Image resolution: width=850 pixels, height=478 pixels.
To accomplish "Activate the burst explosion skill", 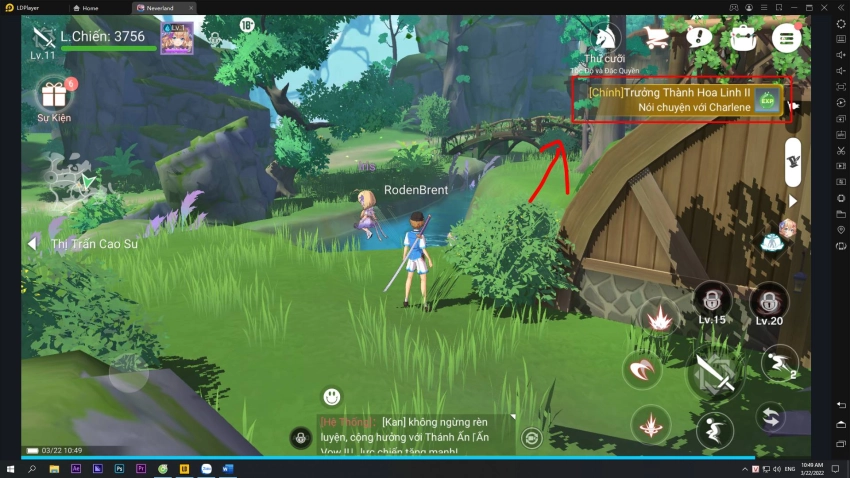I will 658,319.
